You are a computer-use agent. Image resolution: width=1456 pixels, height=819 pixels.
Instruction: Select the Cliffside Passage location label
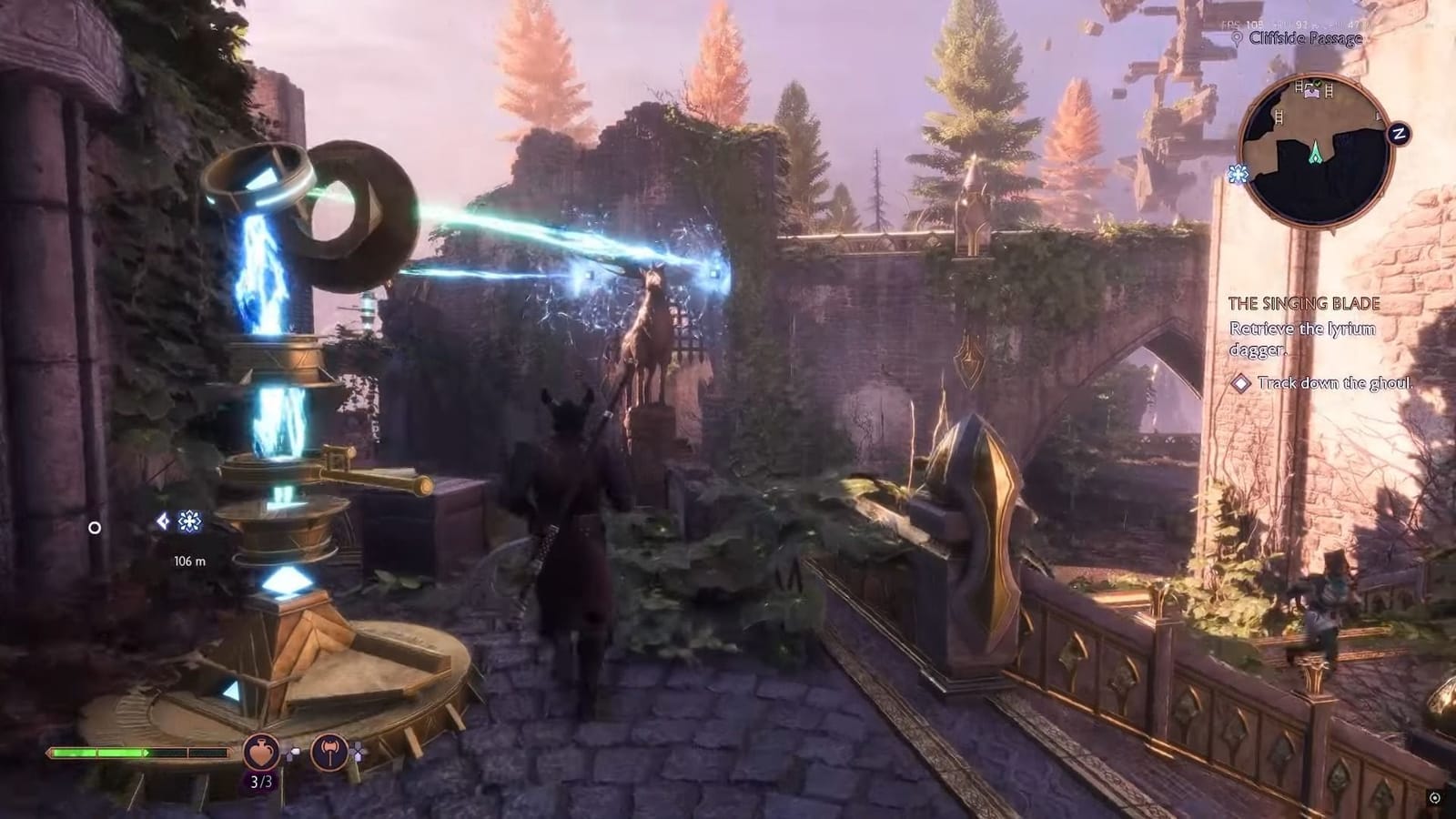1305,38
